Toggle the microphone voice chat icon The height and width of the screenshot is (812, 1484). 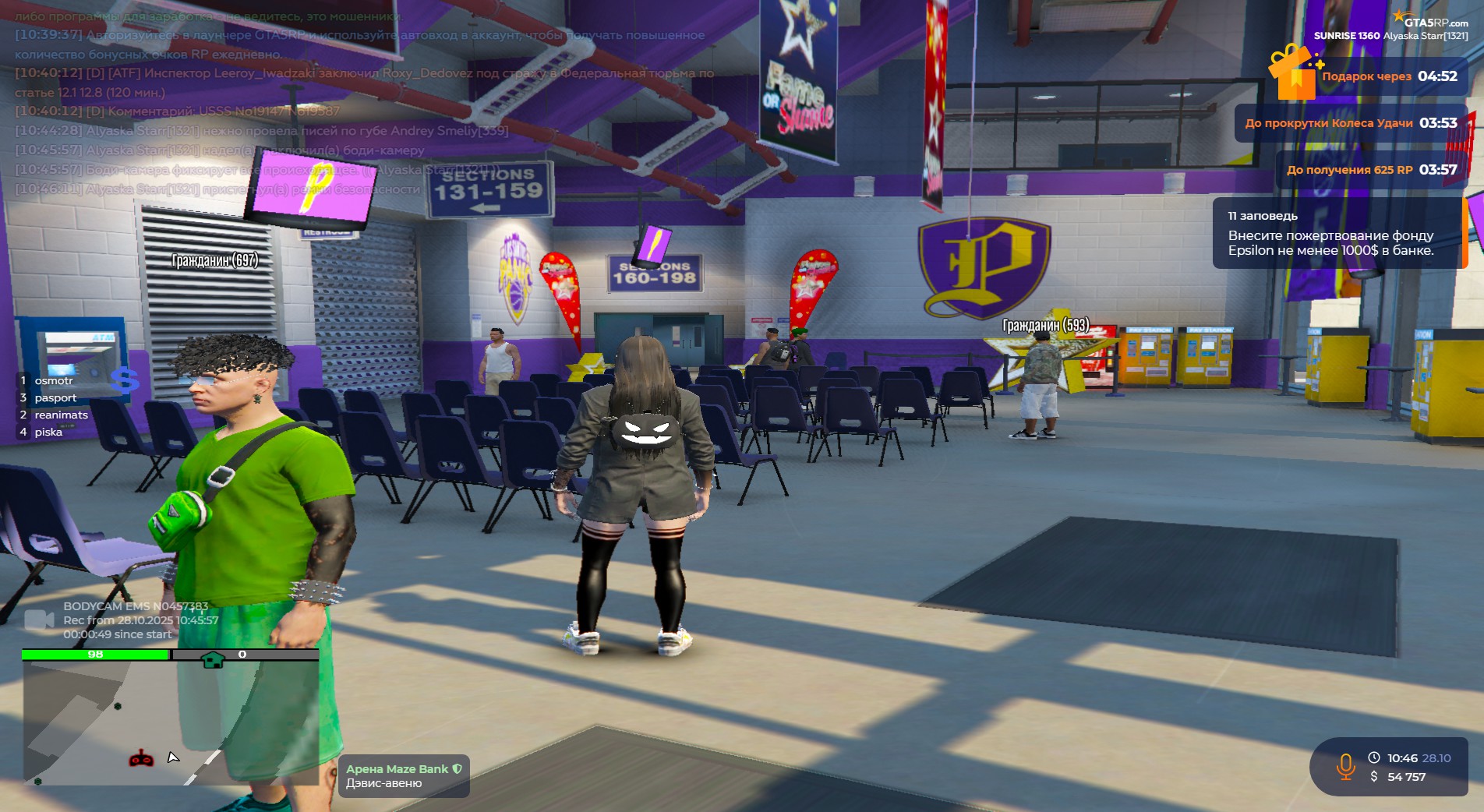point(1345,767)
